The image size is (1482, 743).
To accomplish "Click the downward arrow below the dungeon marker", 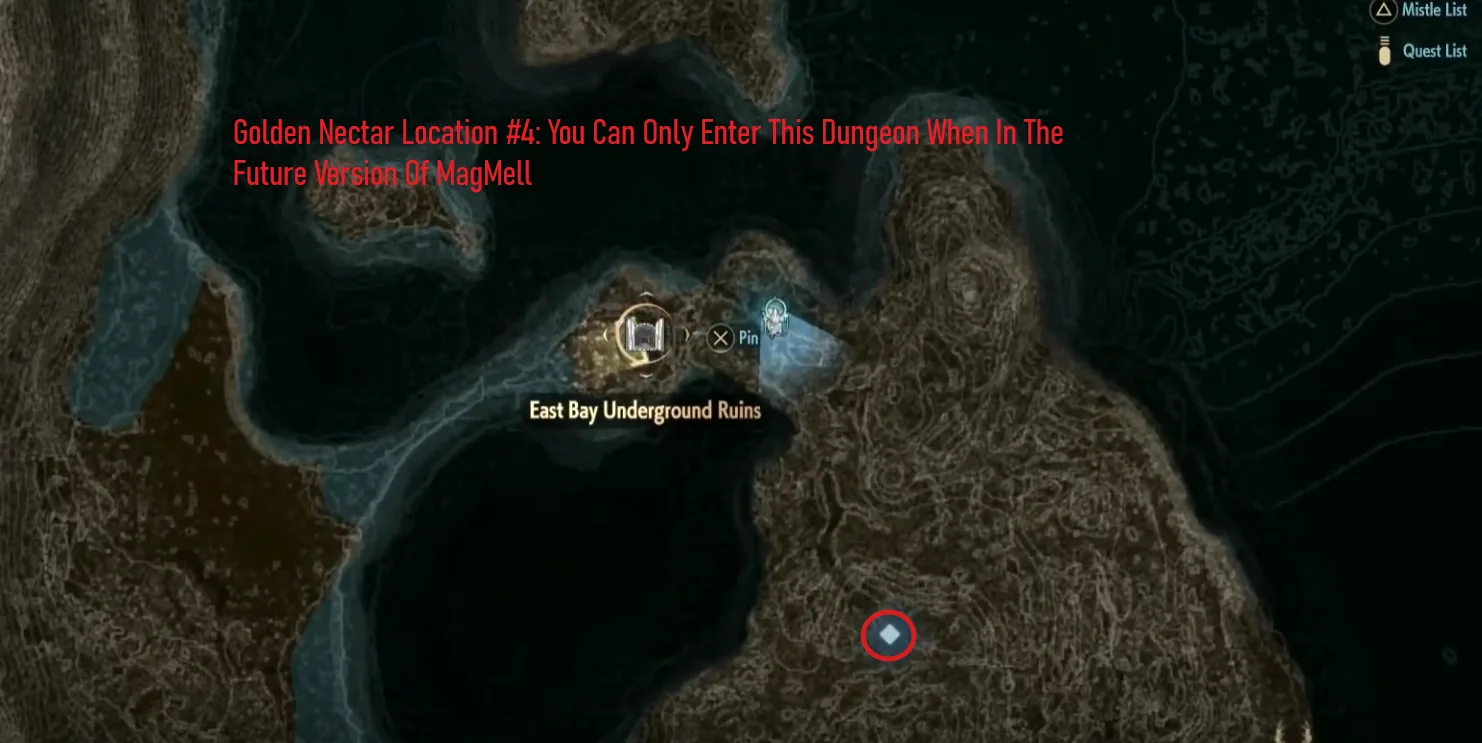I will pyautogui.click(x=646, y=377).
